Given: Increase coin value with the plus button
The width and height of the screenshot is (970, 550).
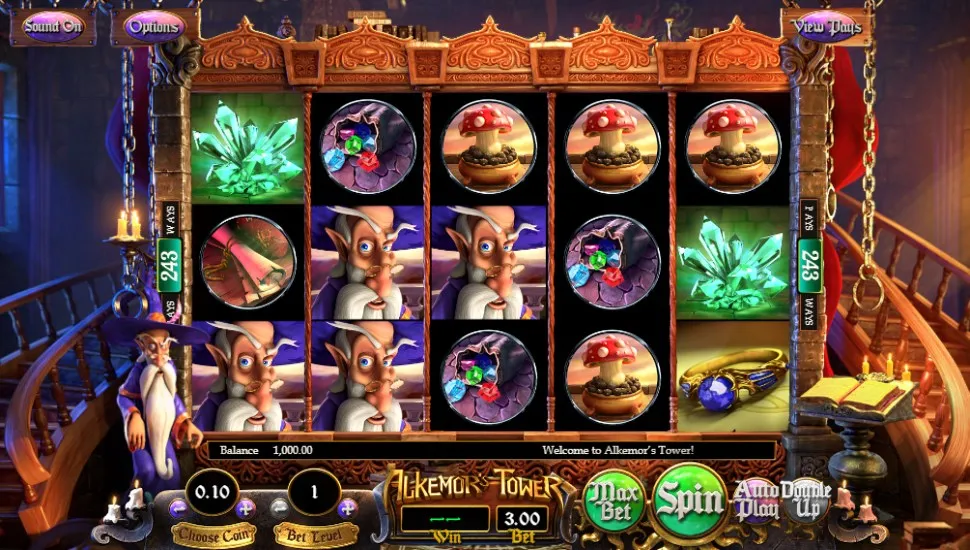Looking at the screenshot, I should (244, 508).
